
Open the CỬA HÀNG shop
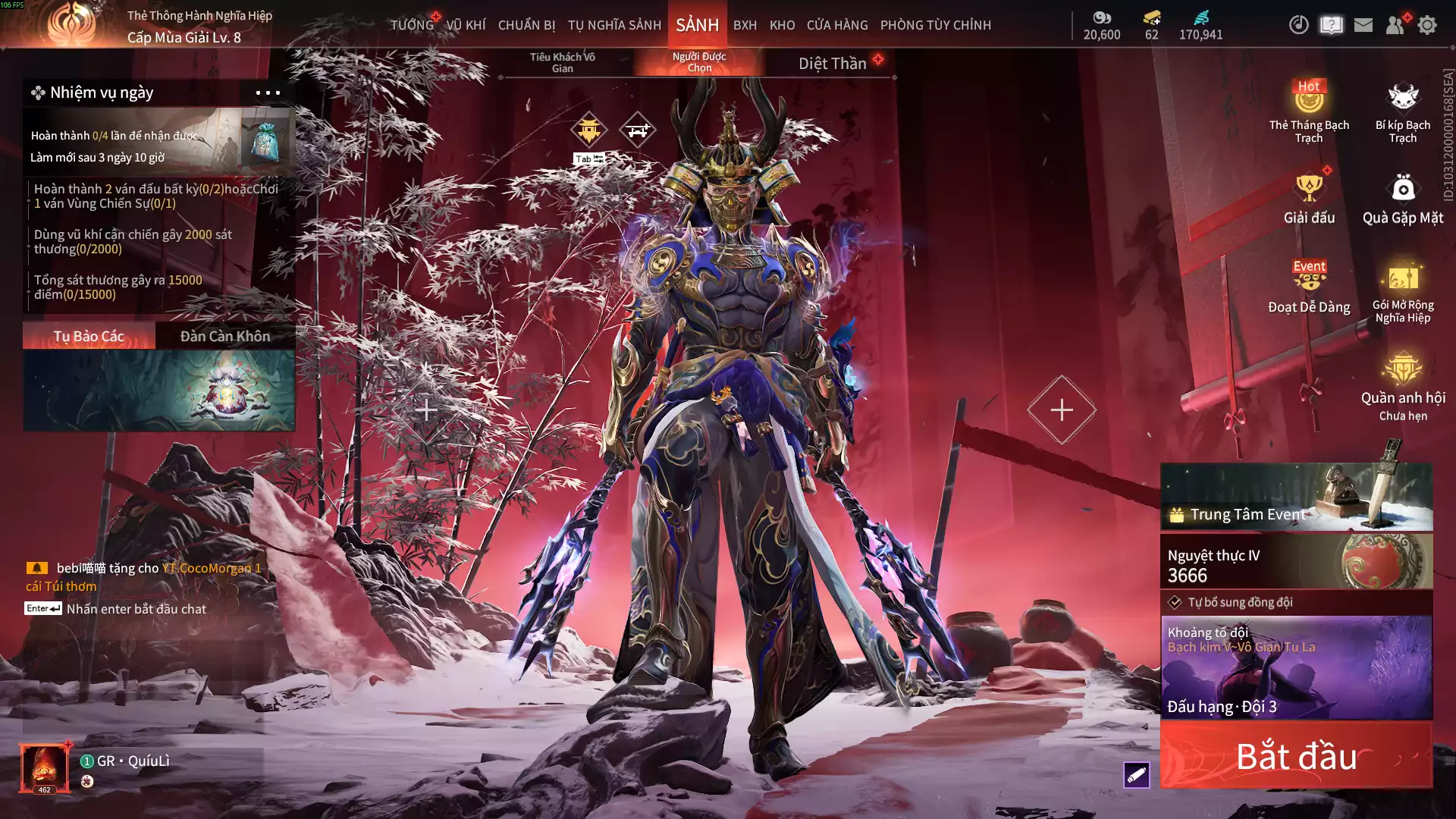(x=837, y=25)
